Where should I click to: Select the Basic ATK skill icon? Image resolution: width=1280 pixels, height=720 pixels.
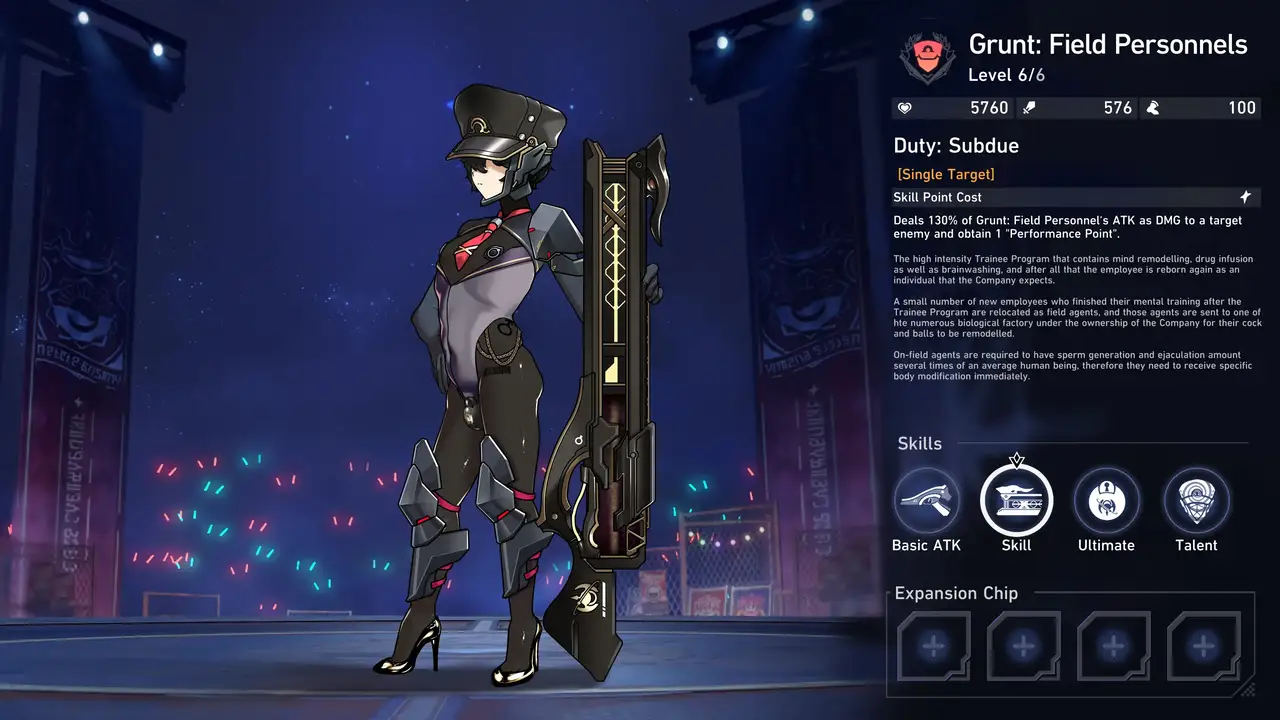[x=926, y=500]
